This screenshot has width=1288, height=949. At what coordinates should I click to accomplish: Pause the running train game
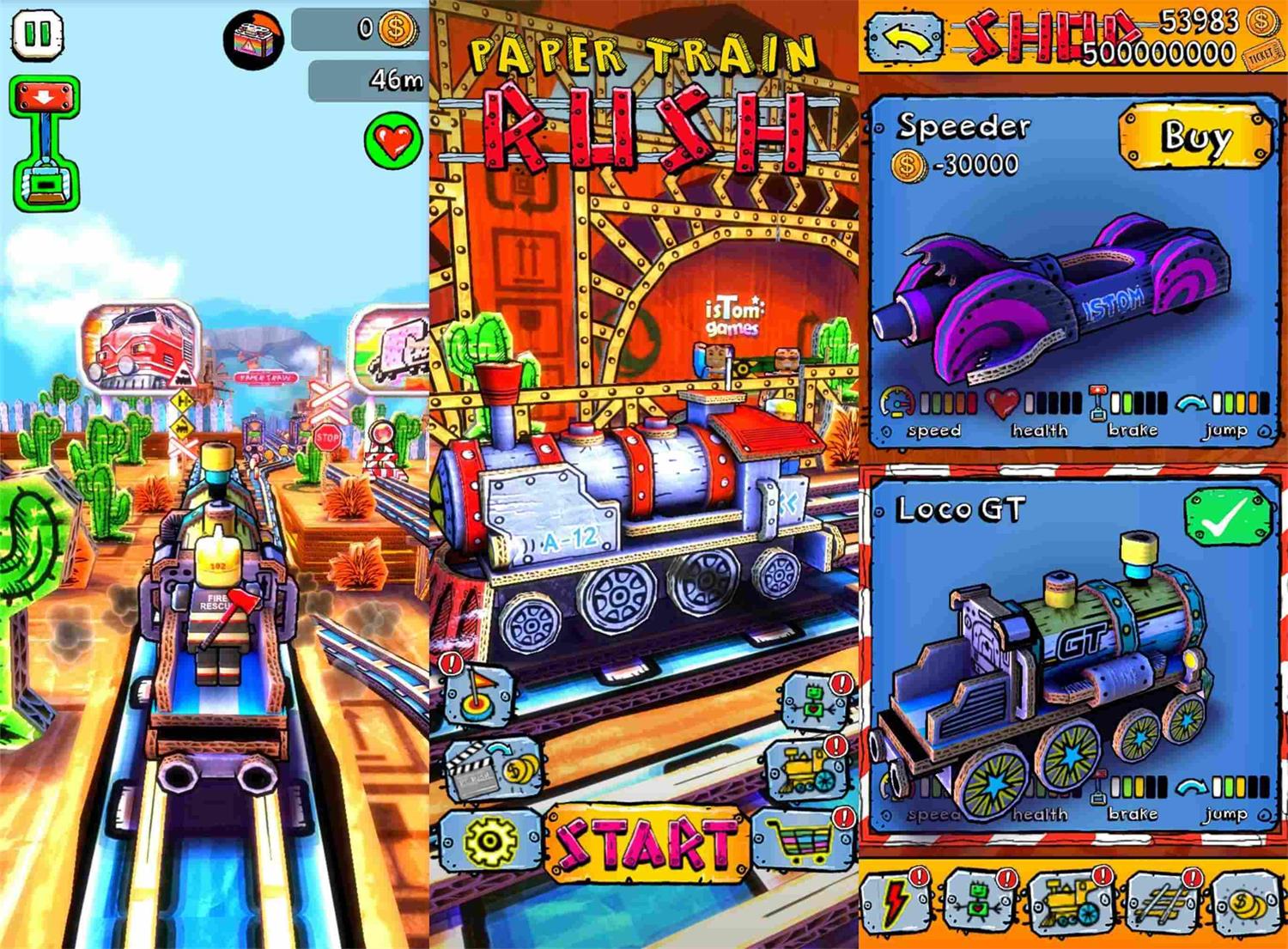coord(37,35)
